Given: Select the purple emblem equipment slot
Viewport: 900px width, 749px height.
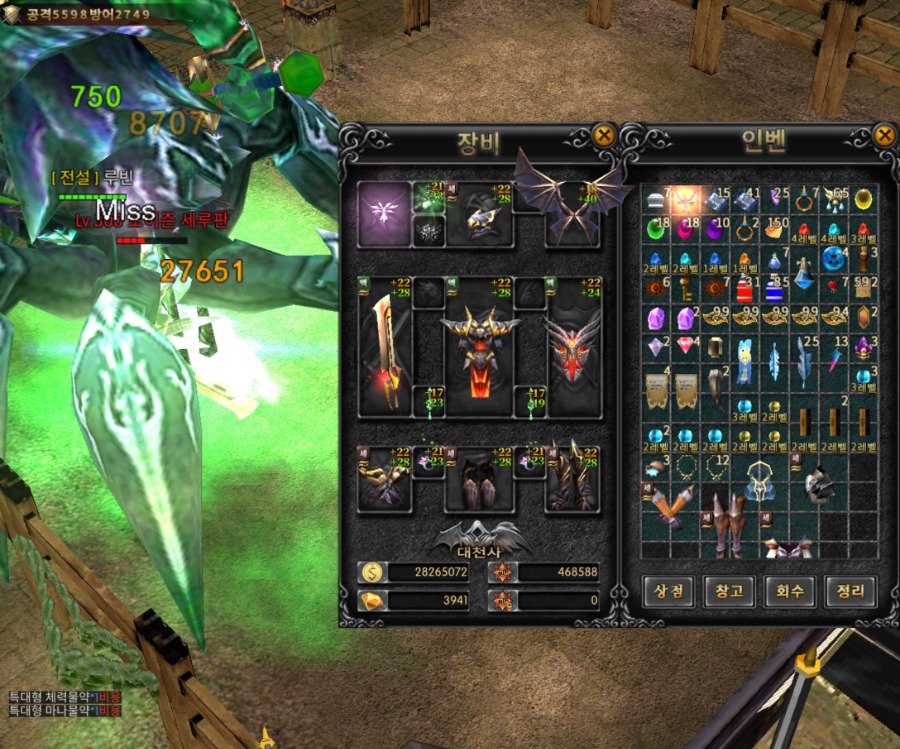Looking at the screenshot, I should (x=385, y=213).
